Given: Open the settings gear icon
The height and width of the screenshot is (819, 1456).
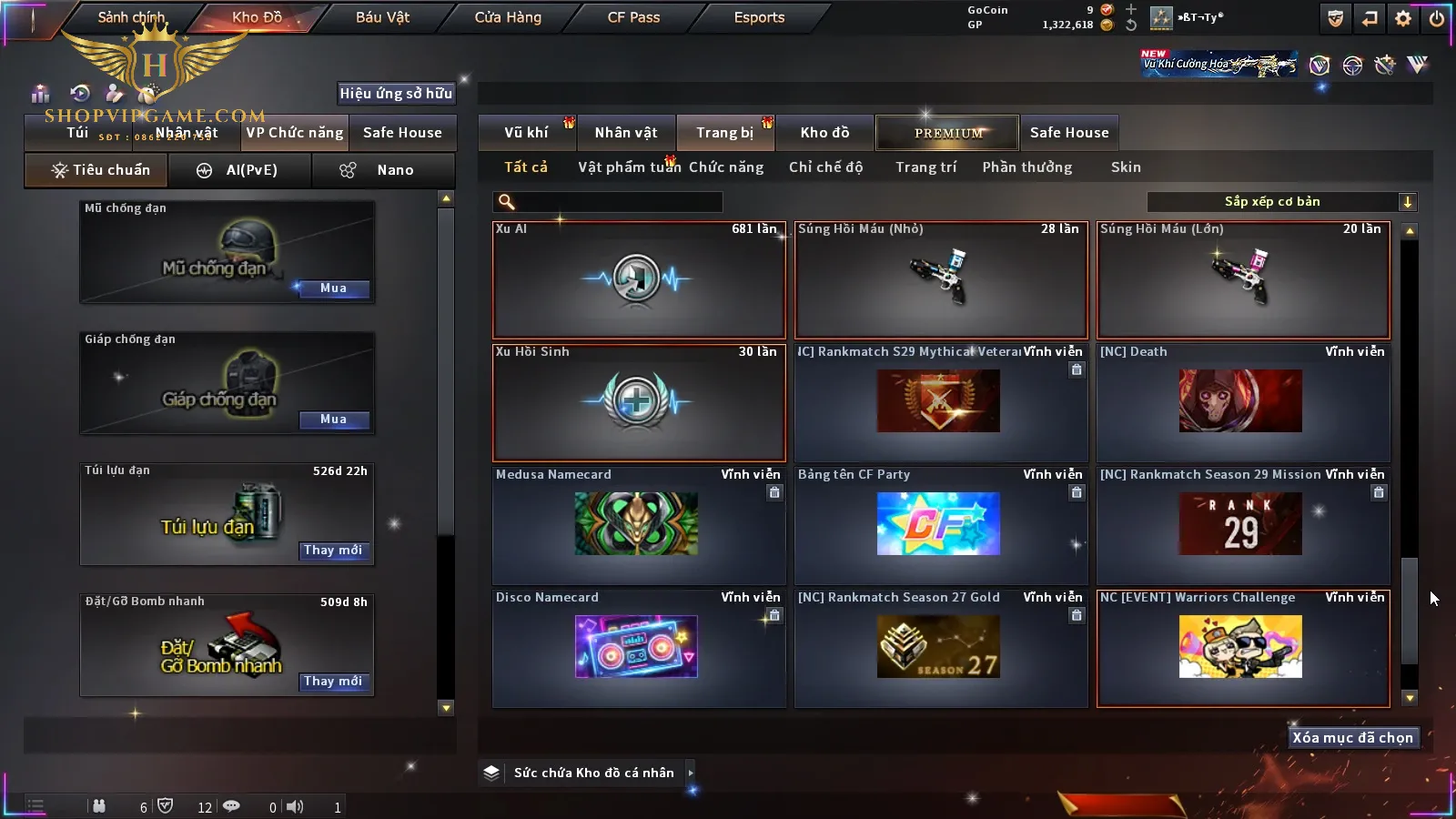Looking at the screenshot, I should point(1403,18).
